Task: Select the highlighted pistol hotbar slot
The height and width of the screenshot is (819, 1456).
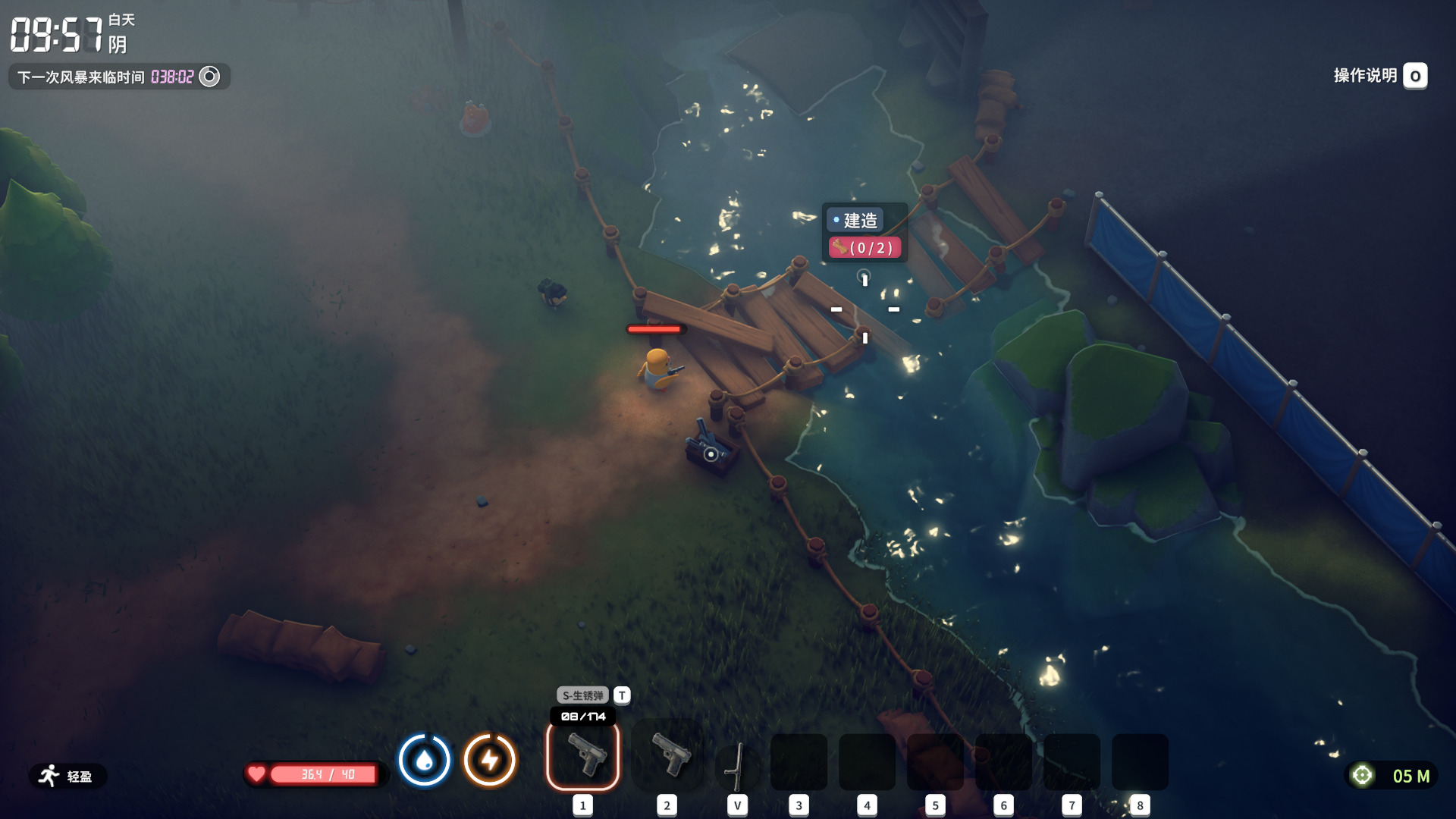Action: (582, 756)
